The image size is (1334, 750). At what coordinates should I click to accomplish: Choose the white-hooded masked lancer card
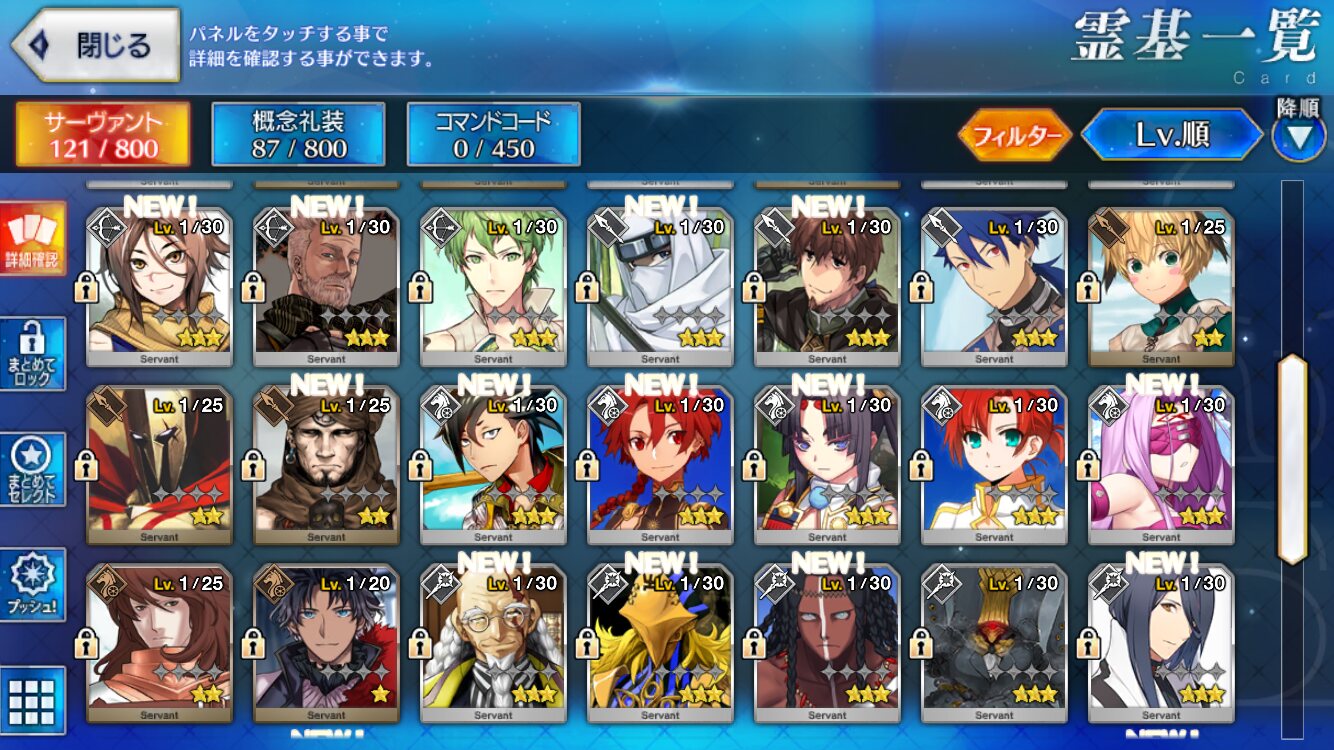(x=660, y=287)
